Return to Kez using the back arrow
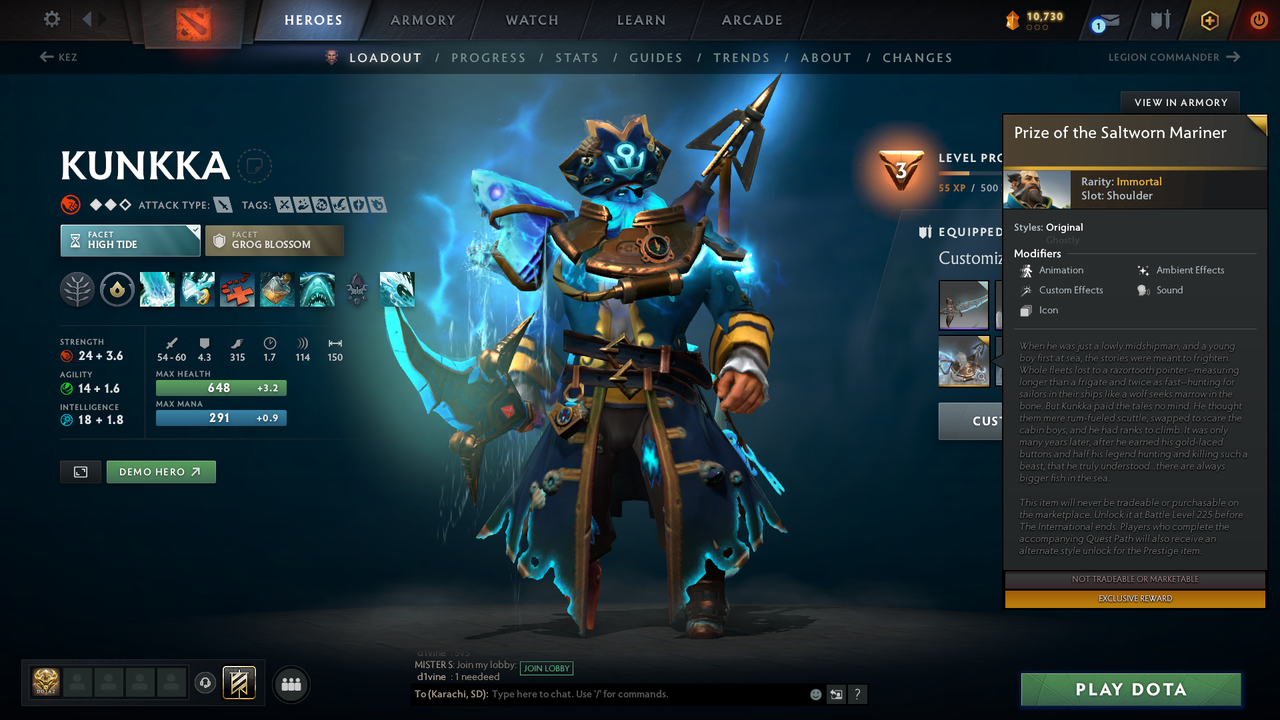The height and width of the screenshot is (720, 1280). click(47, 57)
